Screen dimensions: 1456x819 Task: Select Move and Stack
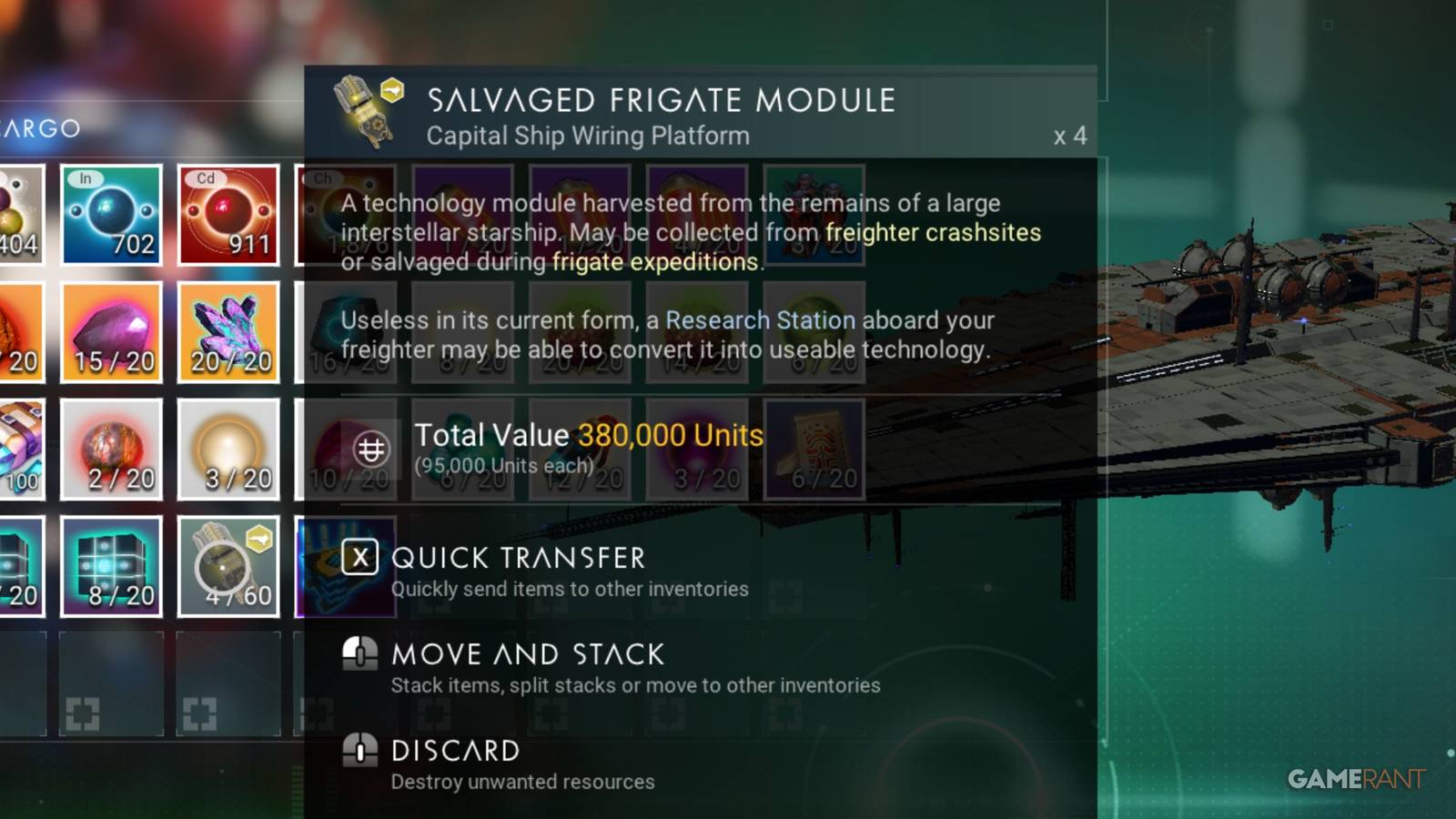click(x=527, y=653)
